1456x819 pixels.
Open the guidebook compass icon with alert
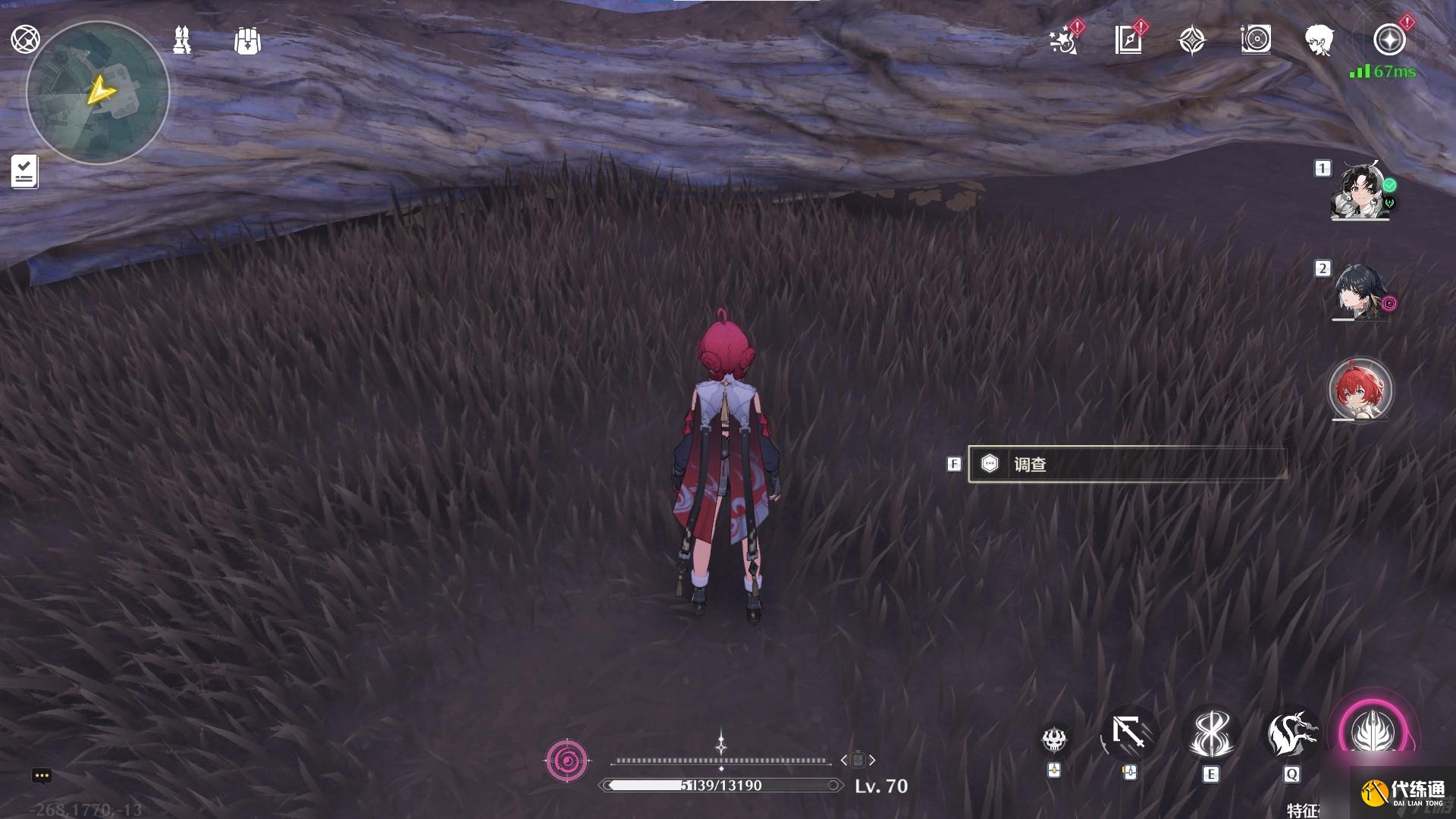(1128, 40)
